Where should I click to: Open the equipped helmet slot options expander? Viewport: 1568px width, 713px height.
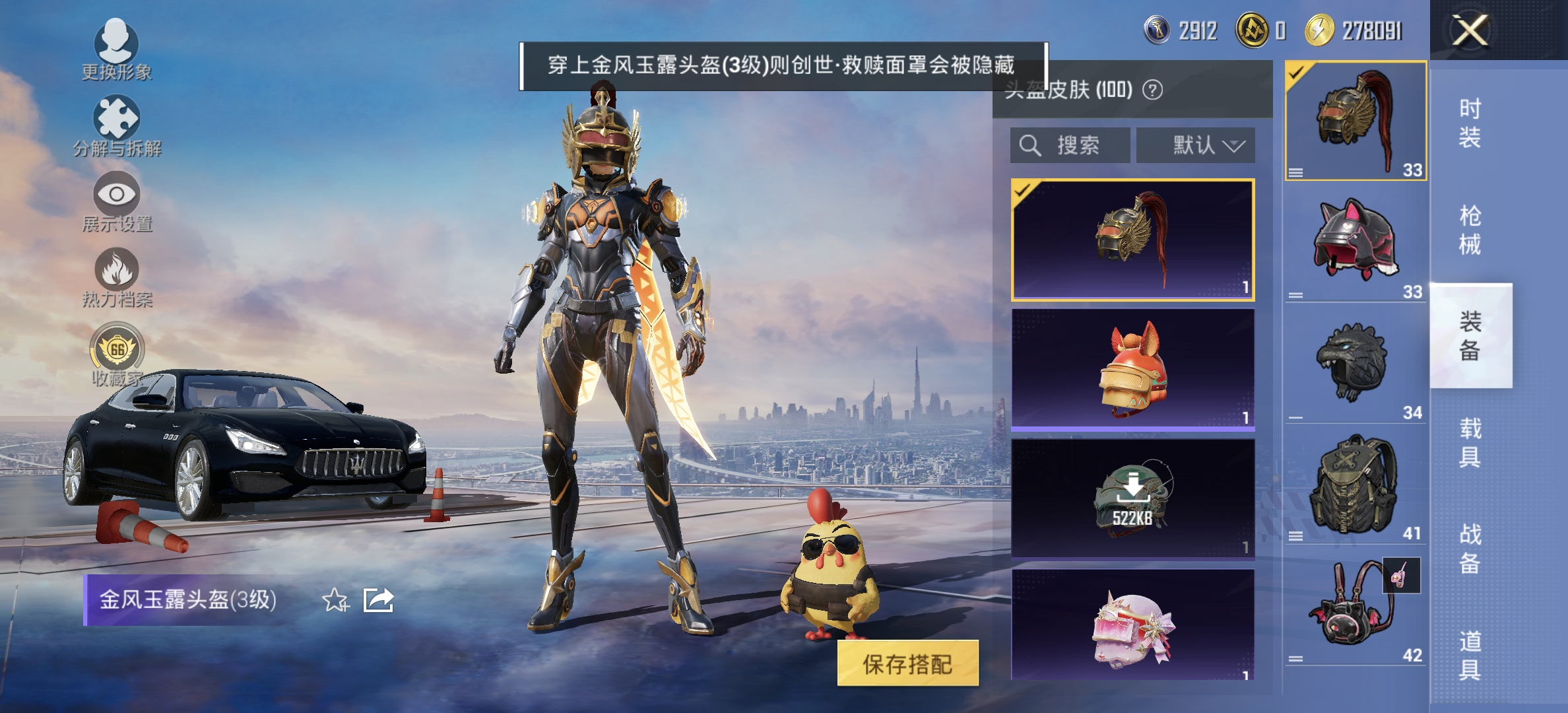[x=1296, y=174]
